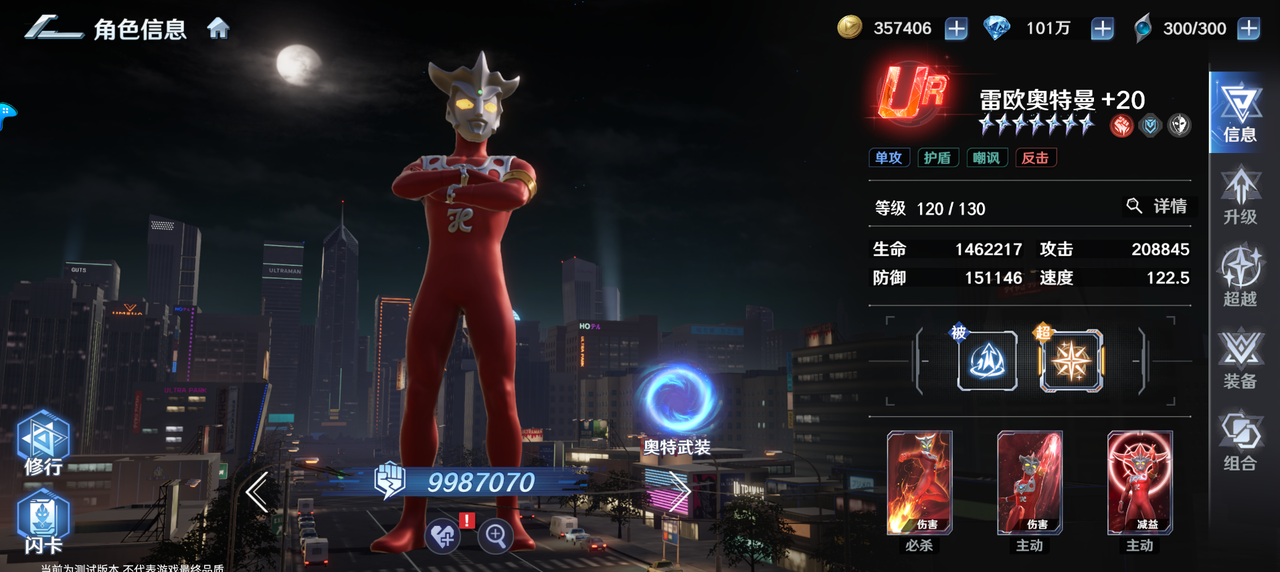Switch to the previous character
1280x572 pixels.
click(x=257, y=492)
